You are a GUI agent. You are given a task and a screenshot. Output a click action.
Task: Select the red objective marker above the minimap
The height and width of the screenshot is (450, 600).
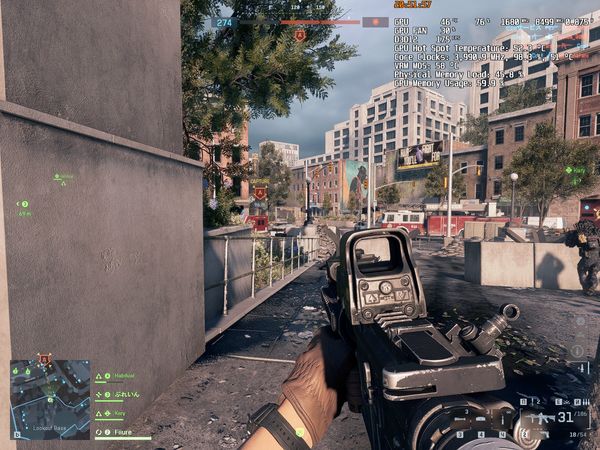coord(44,358)
